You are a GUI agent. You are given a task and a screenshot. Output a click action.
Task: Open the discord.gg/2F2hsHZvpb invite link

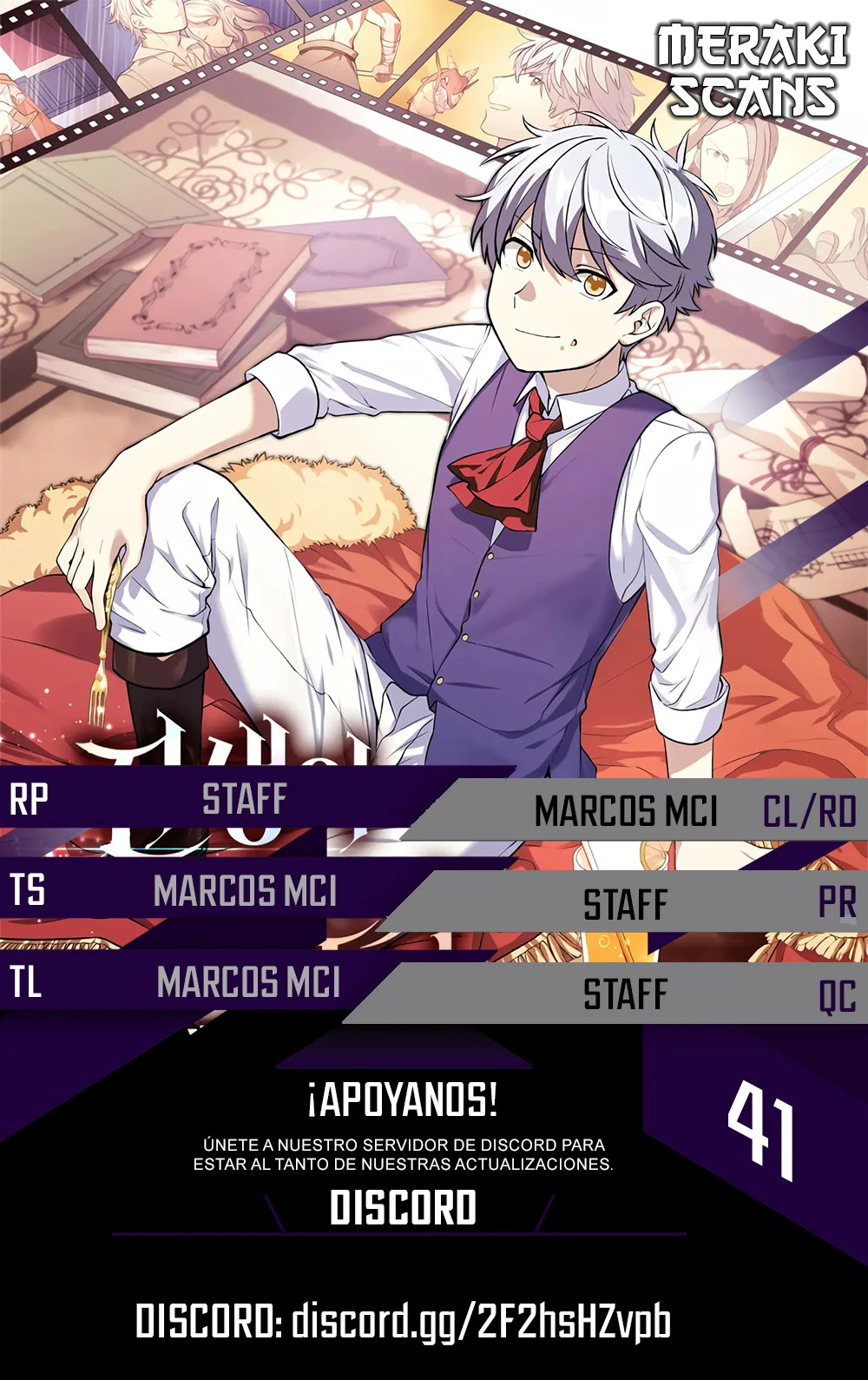(x=481, y=1322)
